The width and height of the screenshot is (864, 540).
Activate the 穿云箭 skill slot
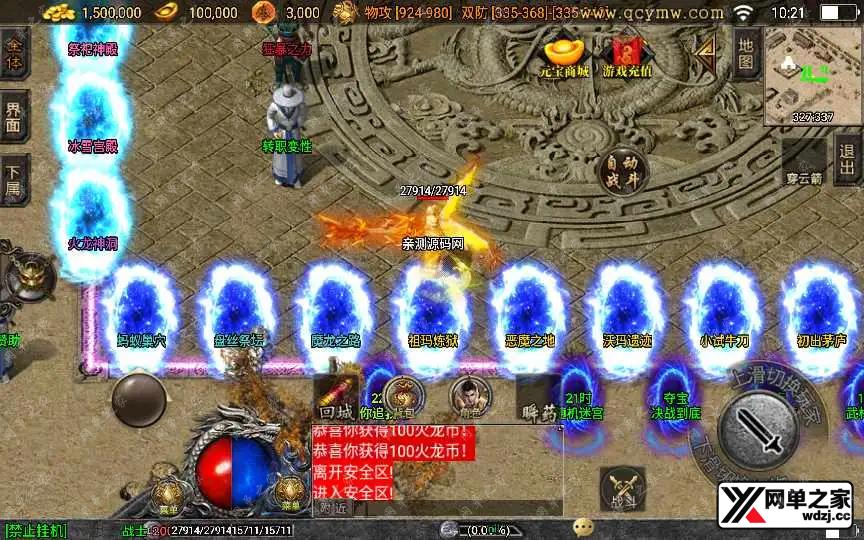(x=804, y=162)
